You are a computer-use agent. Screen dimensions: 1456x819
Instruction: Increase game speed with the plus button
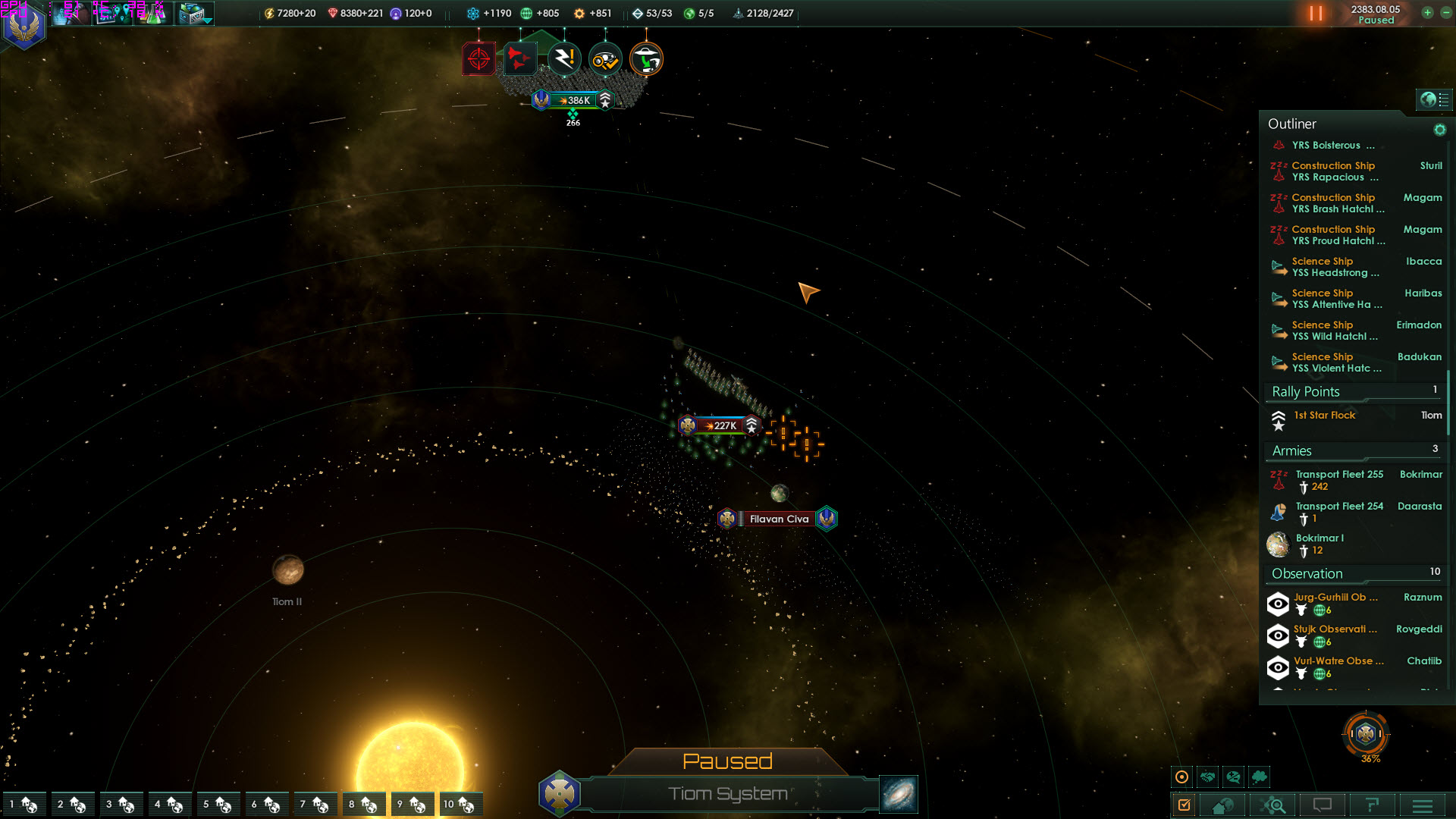point(1427,13)
